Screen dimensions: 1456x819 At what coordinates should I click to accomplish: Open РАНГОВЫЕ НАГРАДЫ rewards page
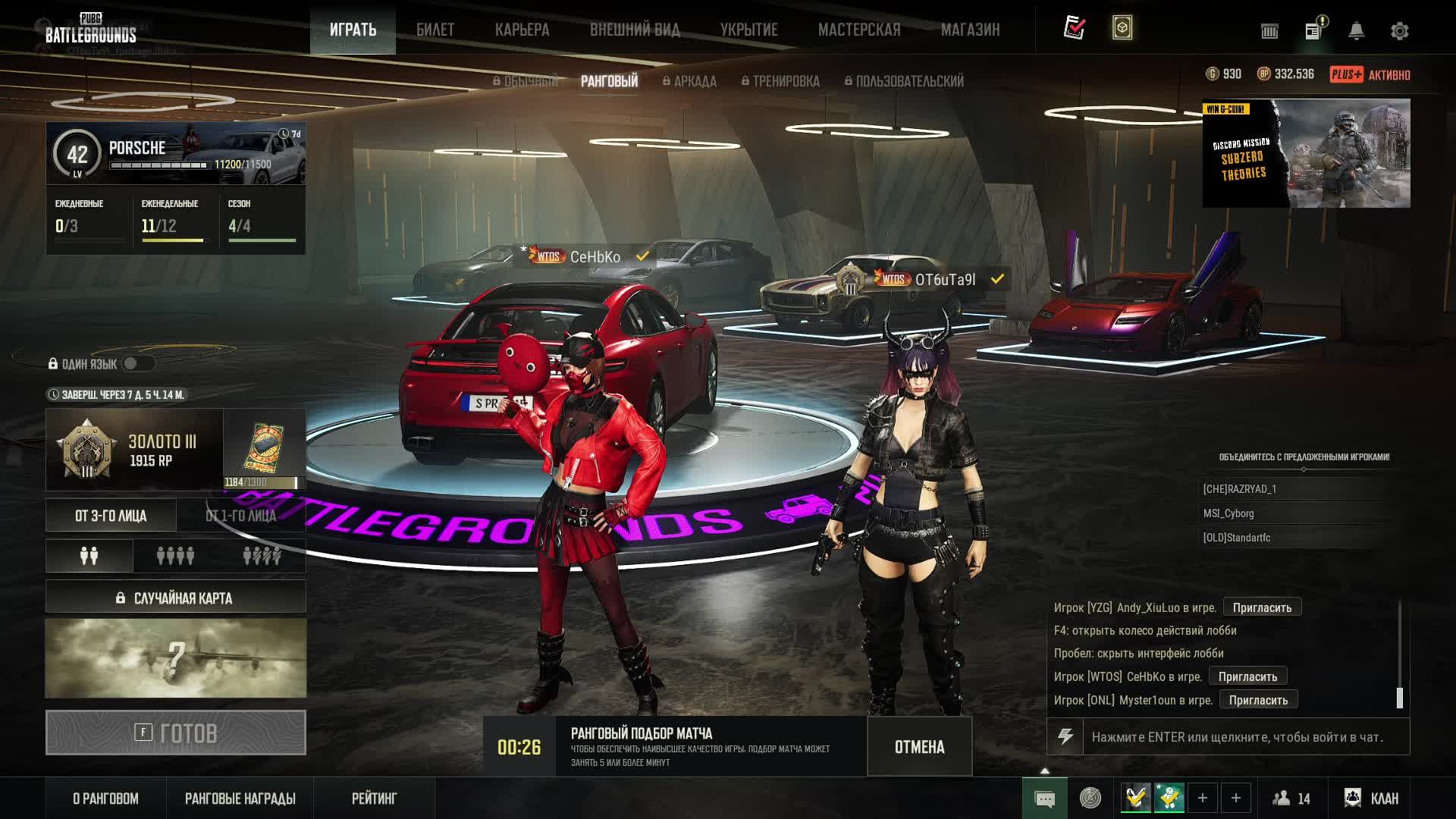pos(240,799)
